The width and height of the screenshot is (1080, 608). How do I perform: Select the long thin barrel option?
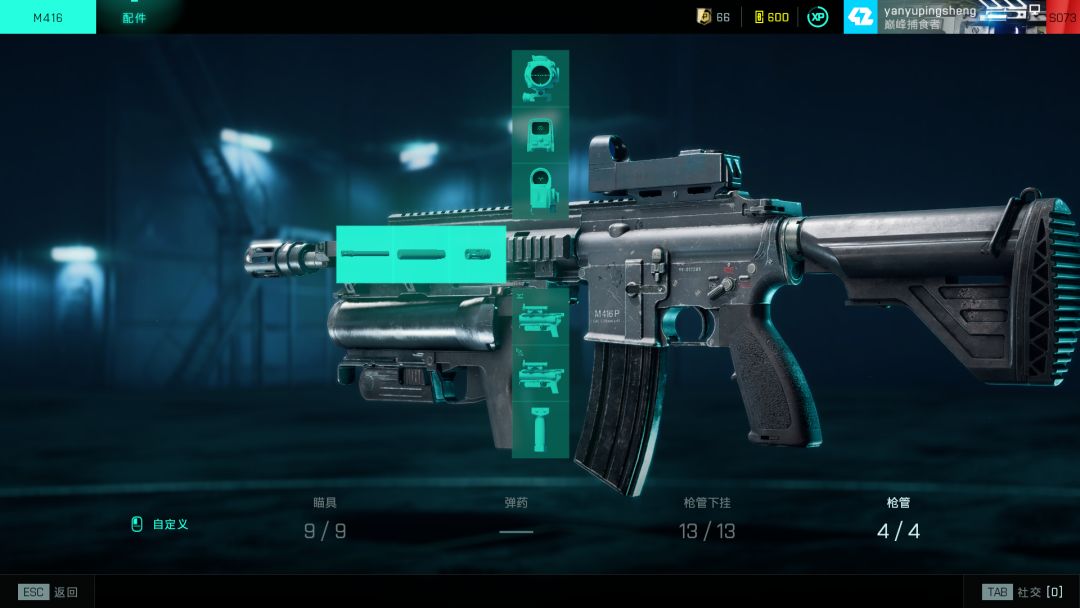point(364,254)
